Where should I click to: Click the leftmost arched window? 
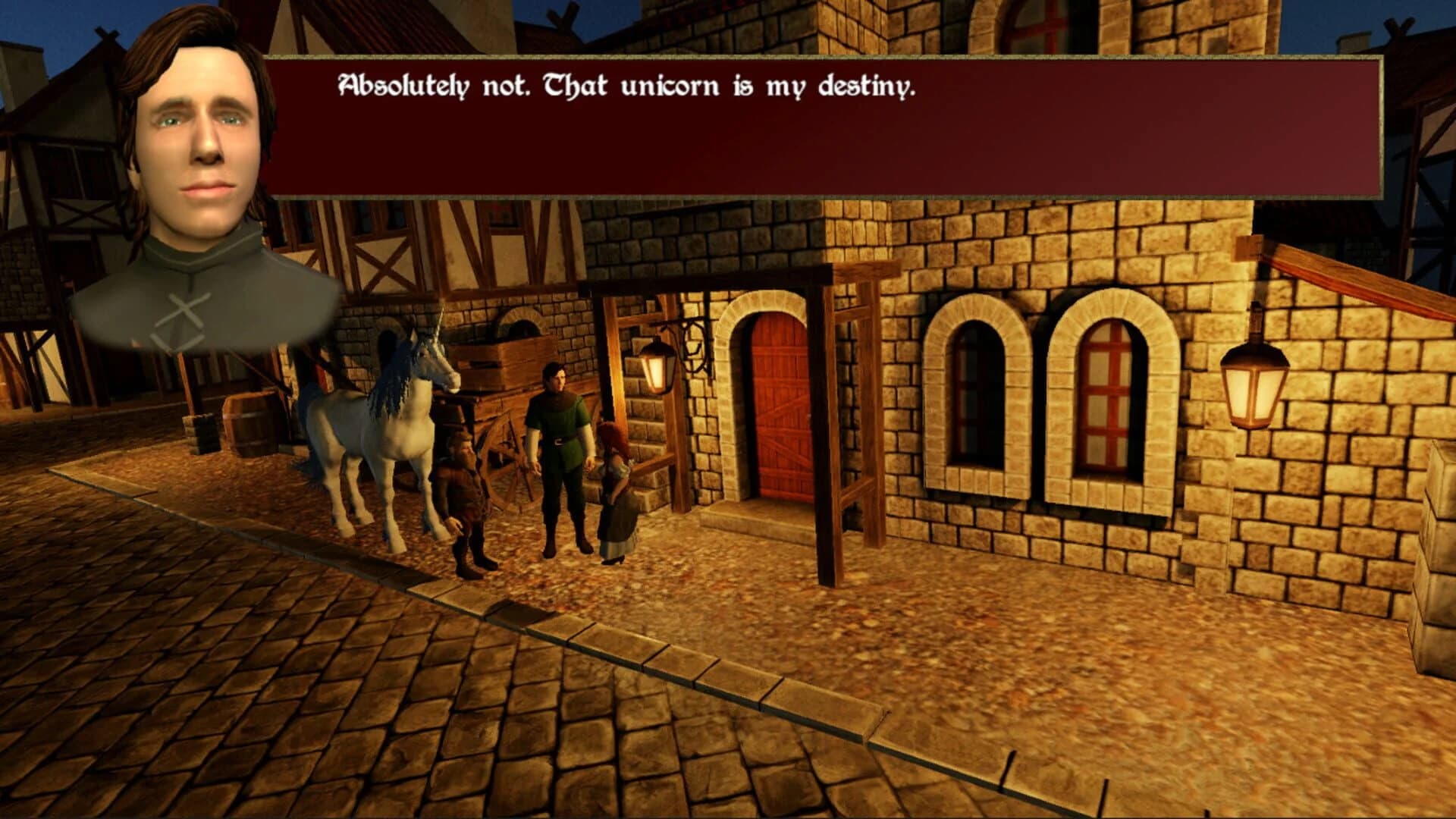(978, 394)
